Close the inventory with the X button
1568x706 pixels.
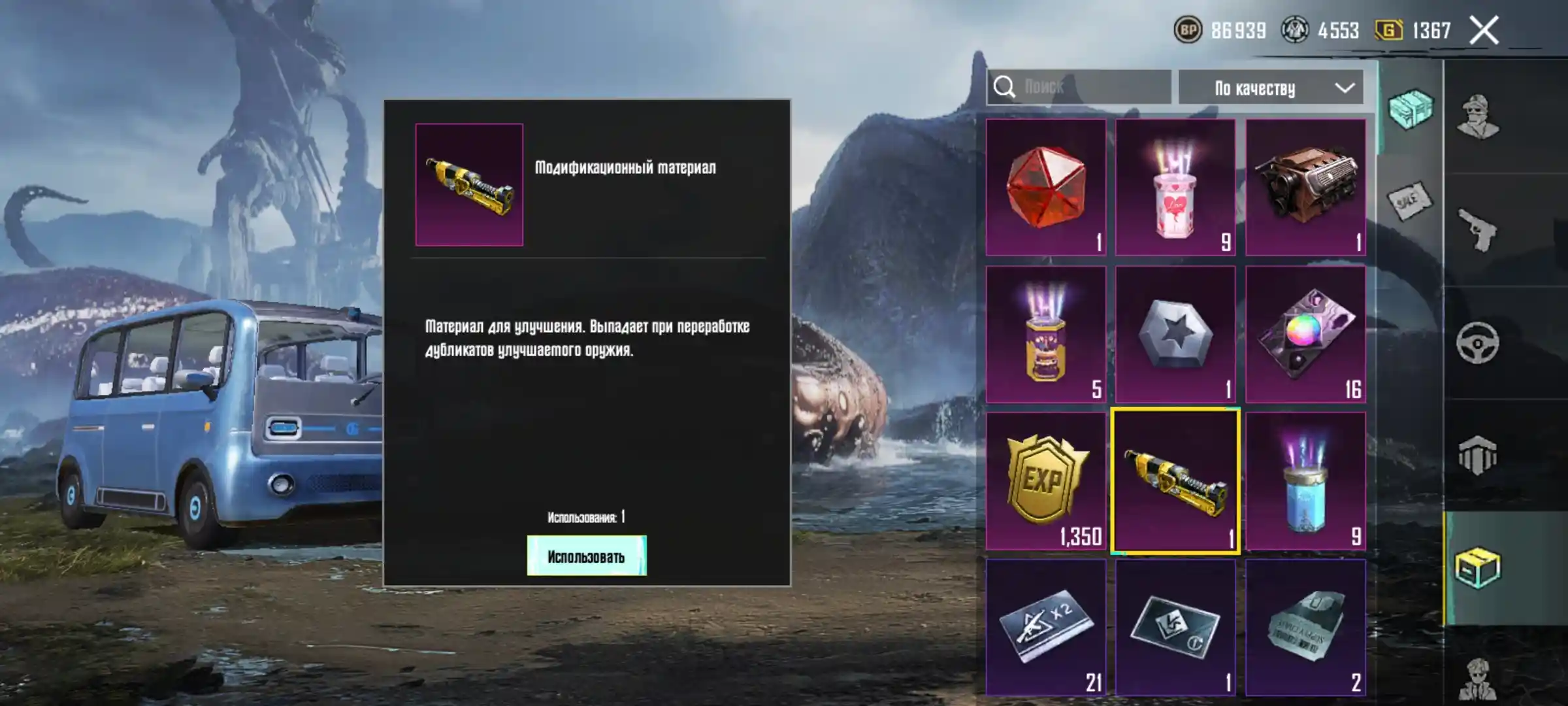[1483, 31]
